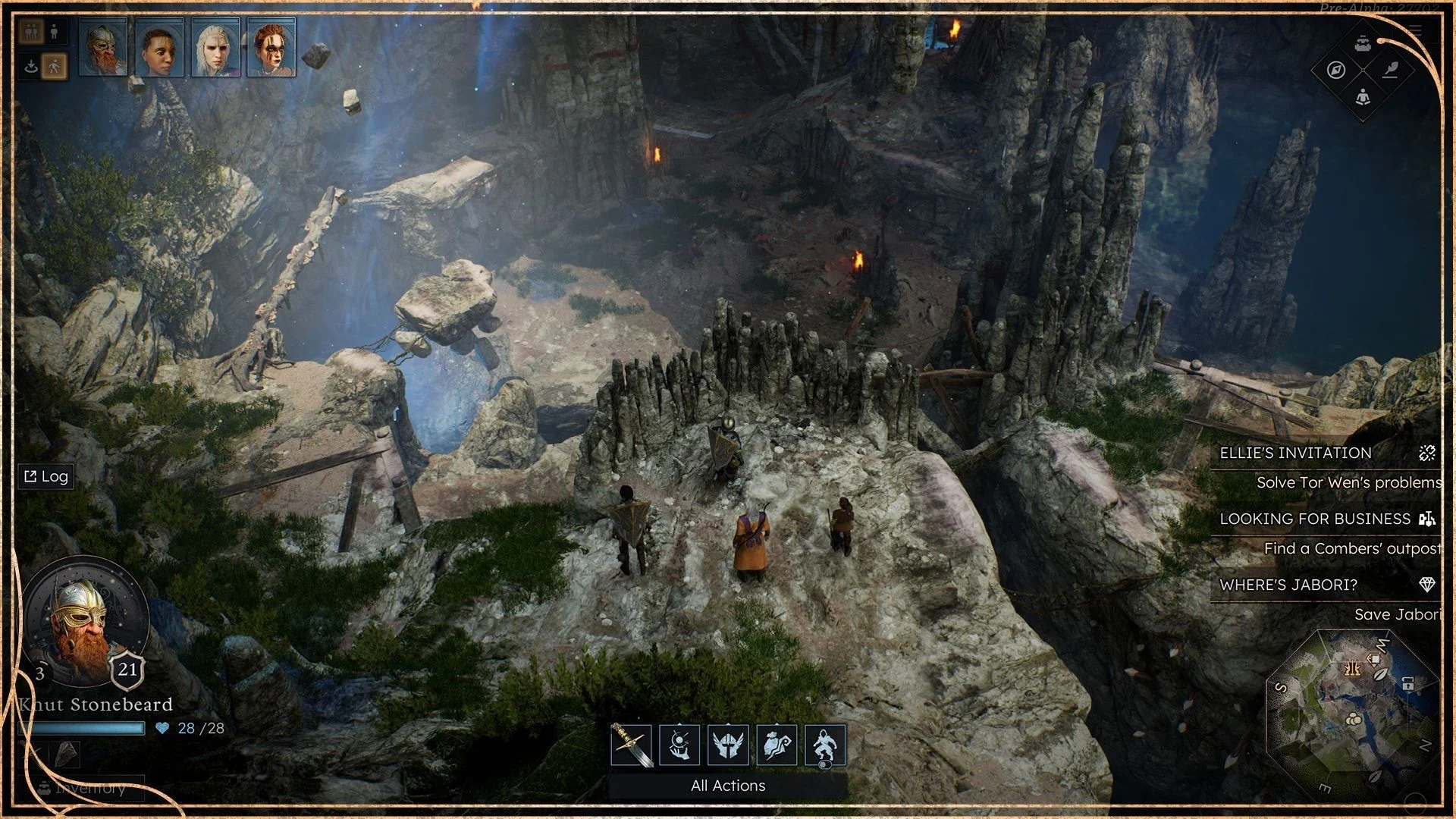Screen dimensions: 1456x819
Task: Toggle the hooded sneaking figure action
Action: coord(825,745)
